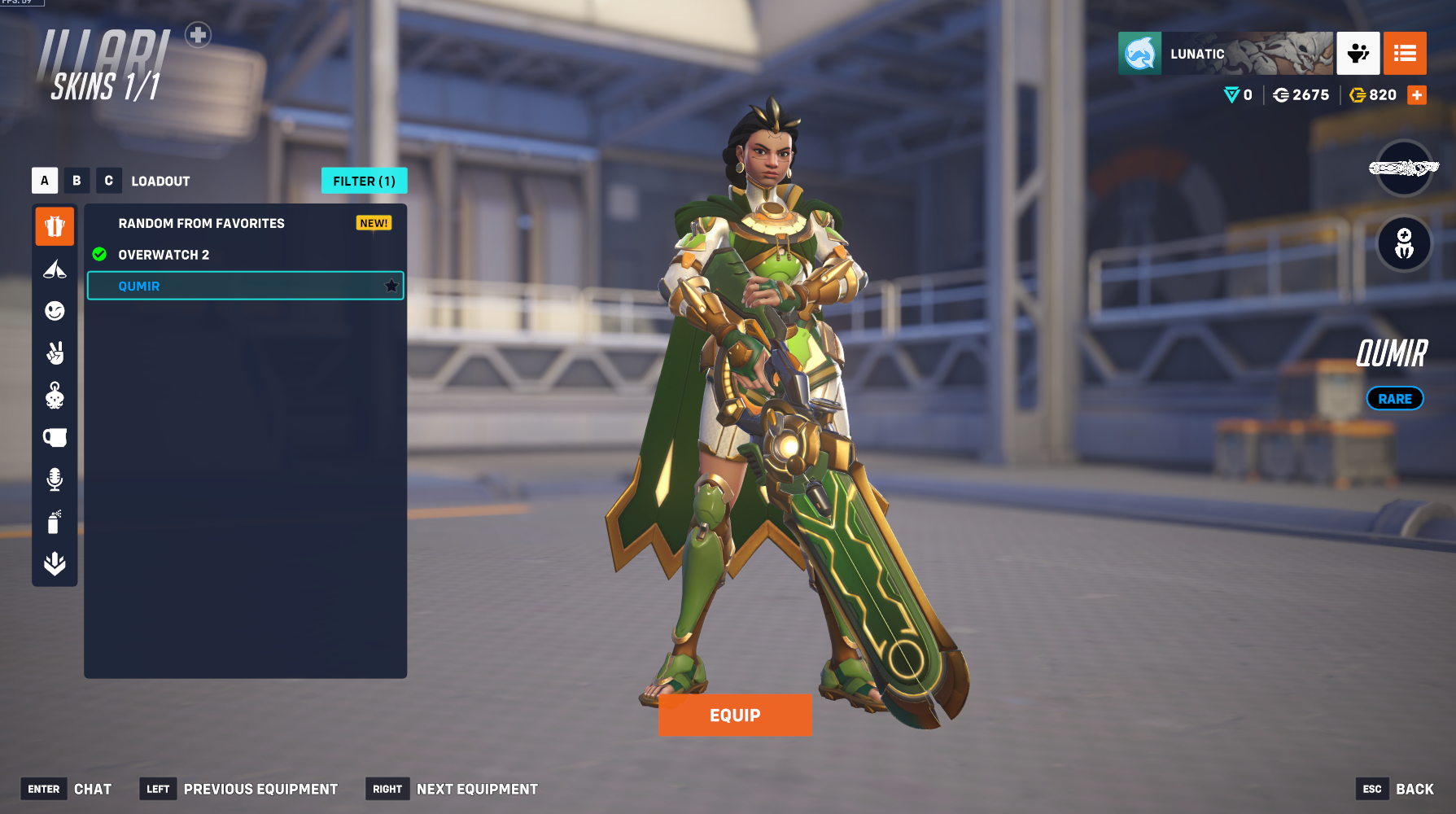Switch to loadout C
The height and width of the screenshot is (814, 1456).
coord(108,181)
